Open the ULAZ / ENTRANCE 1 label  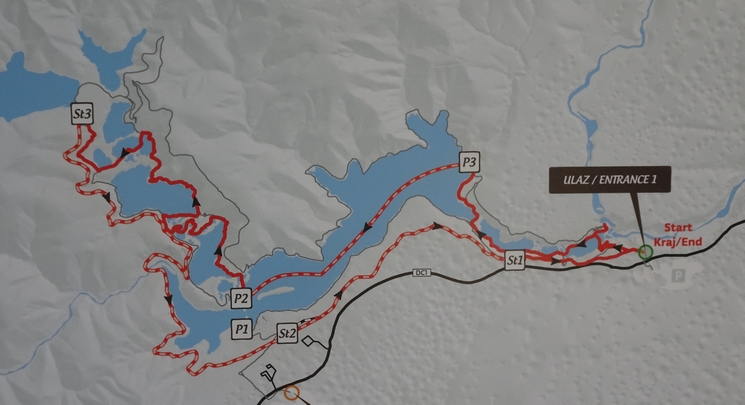click(x=608, y=181)
